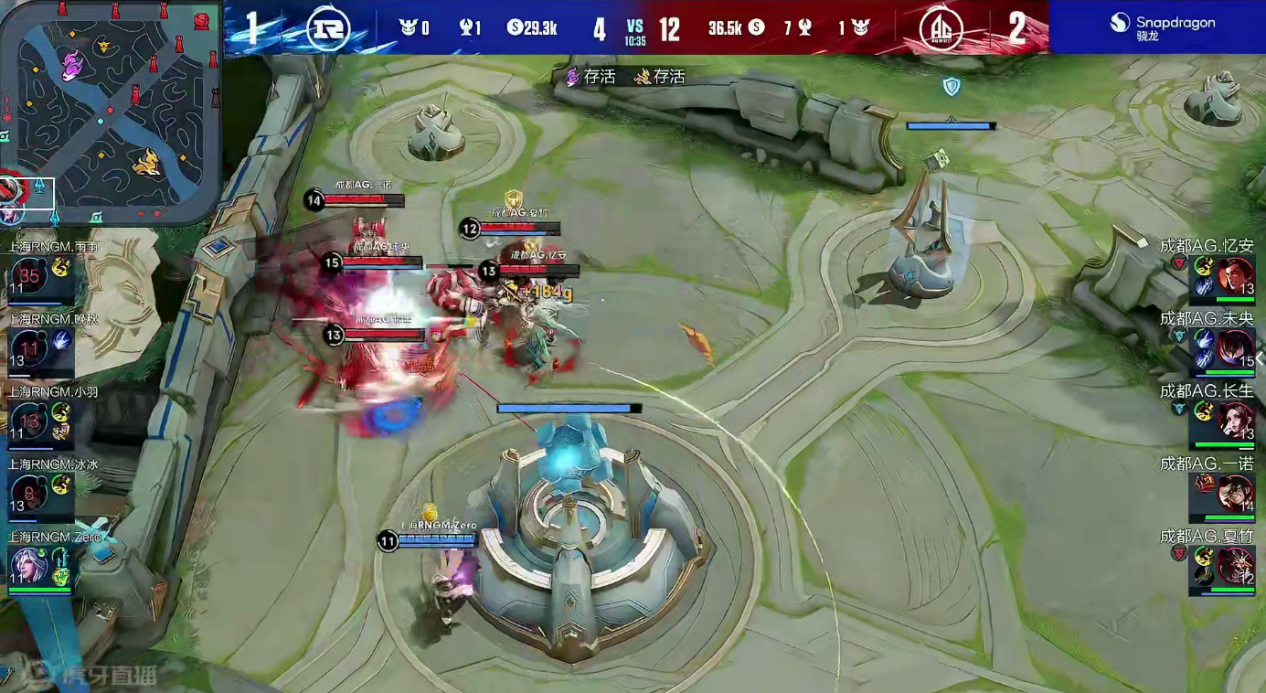1266x693 pixels.
Task: Select the 成都AG.一诺 hero portrait
Action: [1237, 492]
